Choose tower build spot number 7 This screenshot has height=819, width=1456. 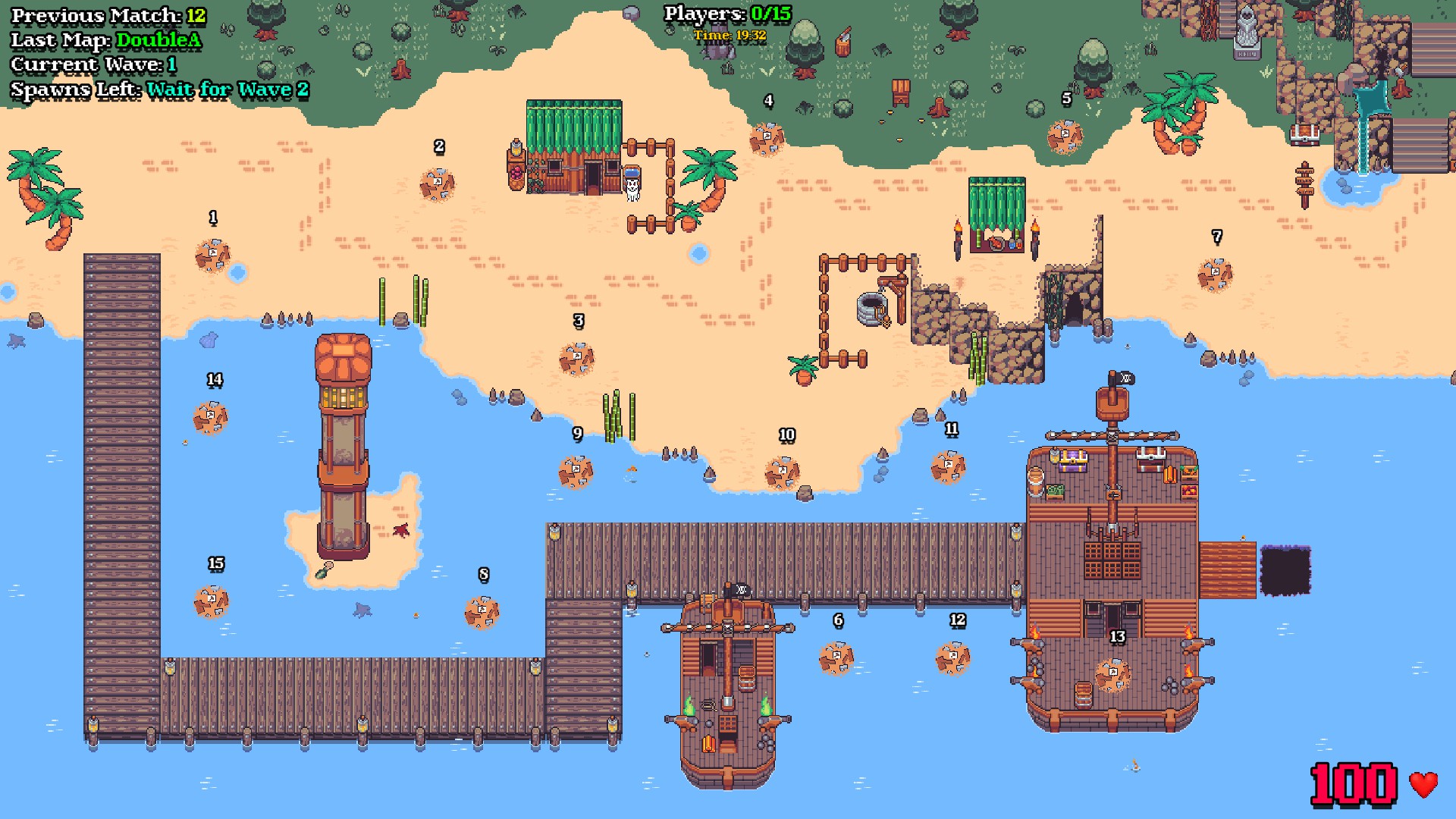(x=1215, y=275)
